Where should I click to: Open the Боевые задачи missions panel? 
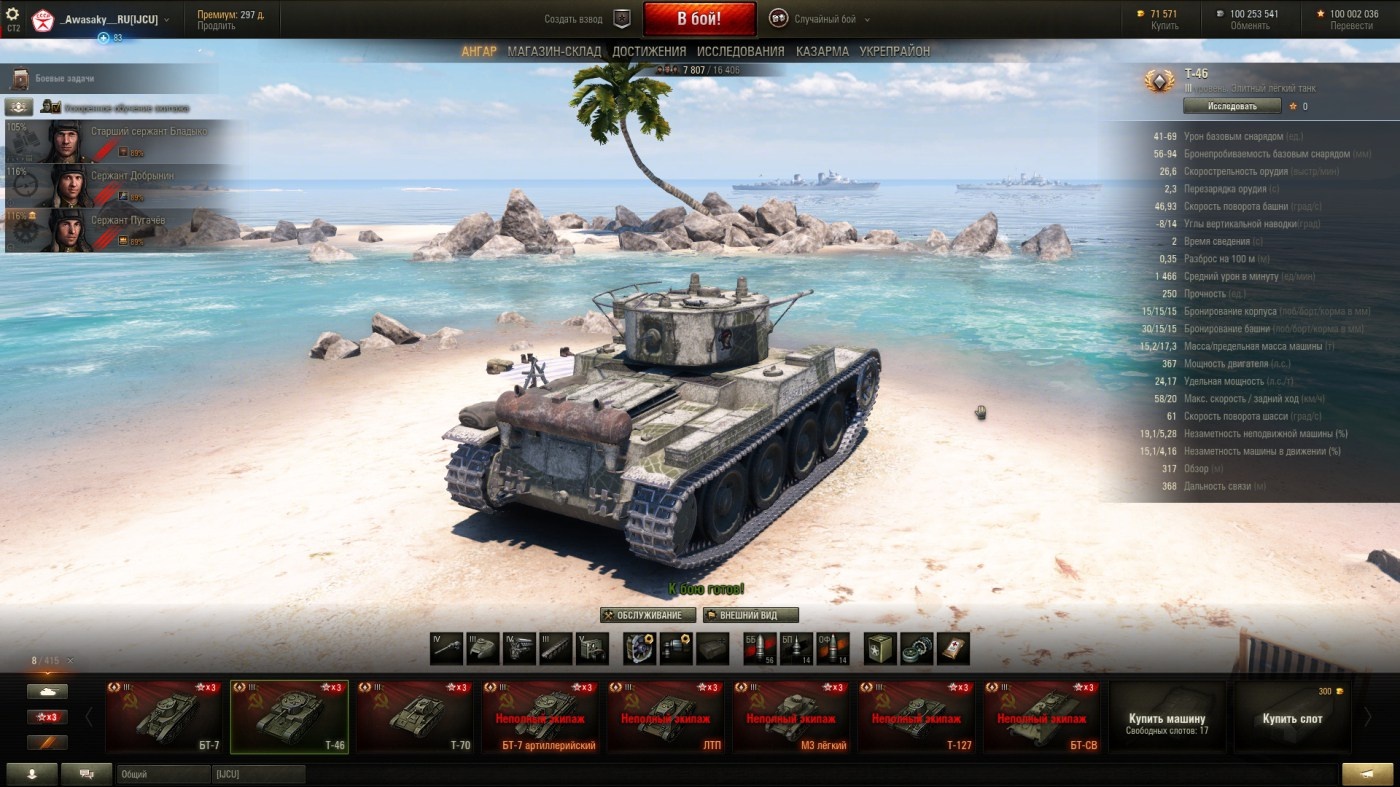point(66,78)
